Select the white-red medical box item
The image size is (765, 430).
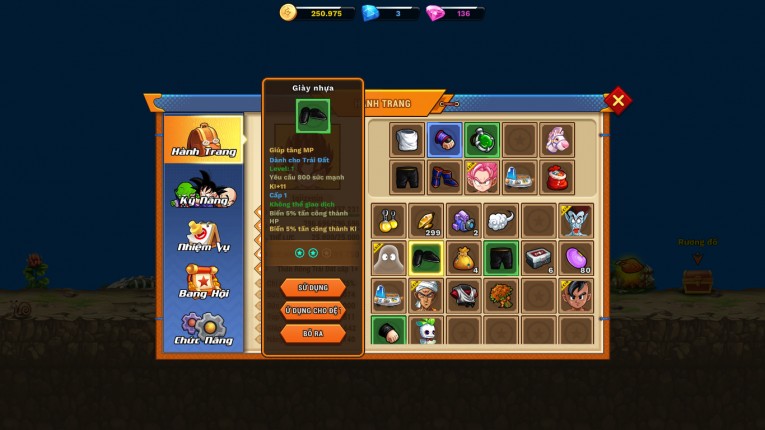tap(538, 258)
